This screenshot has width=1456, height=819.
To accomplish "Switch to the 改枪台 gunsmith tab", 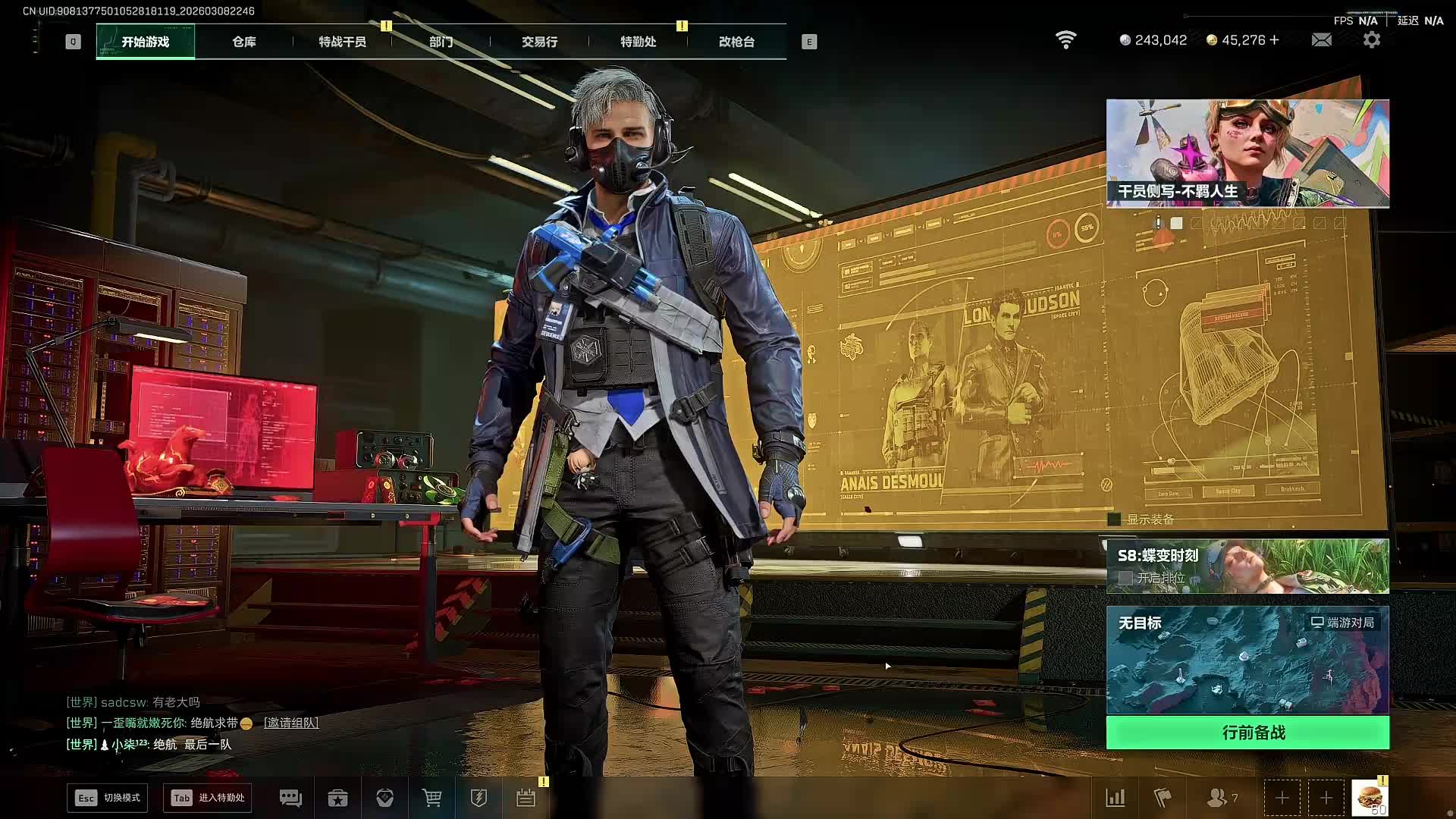I will 736,42.
